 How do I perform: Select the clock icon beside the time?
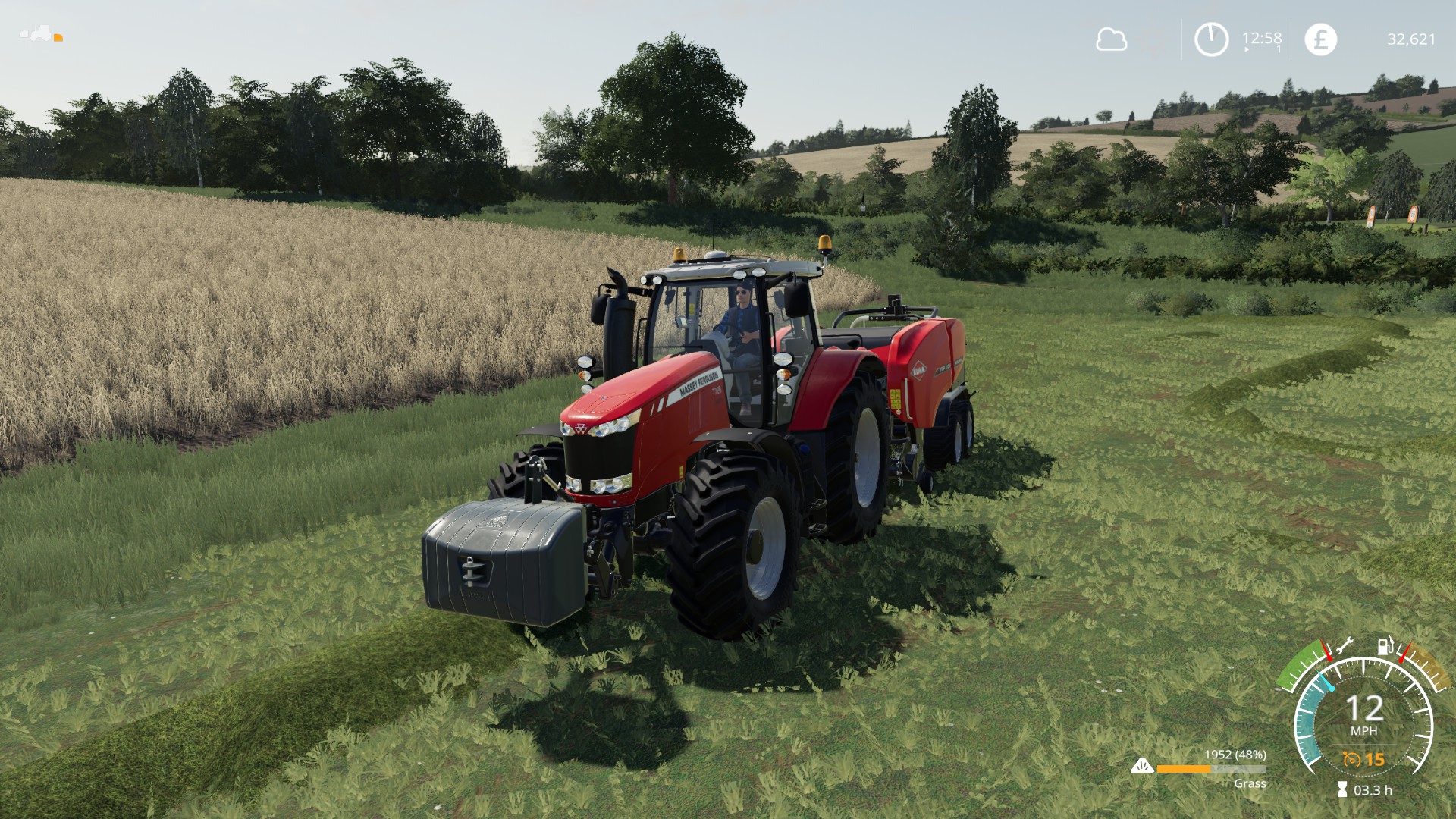point(1211,39)
